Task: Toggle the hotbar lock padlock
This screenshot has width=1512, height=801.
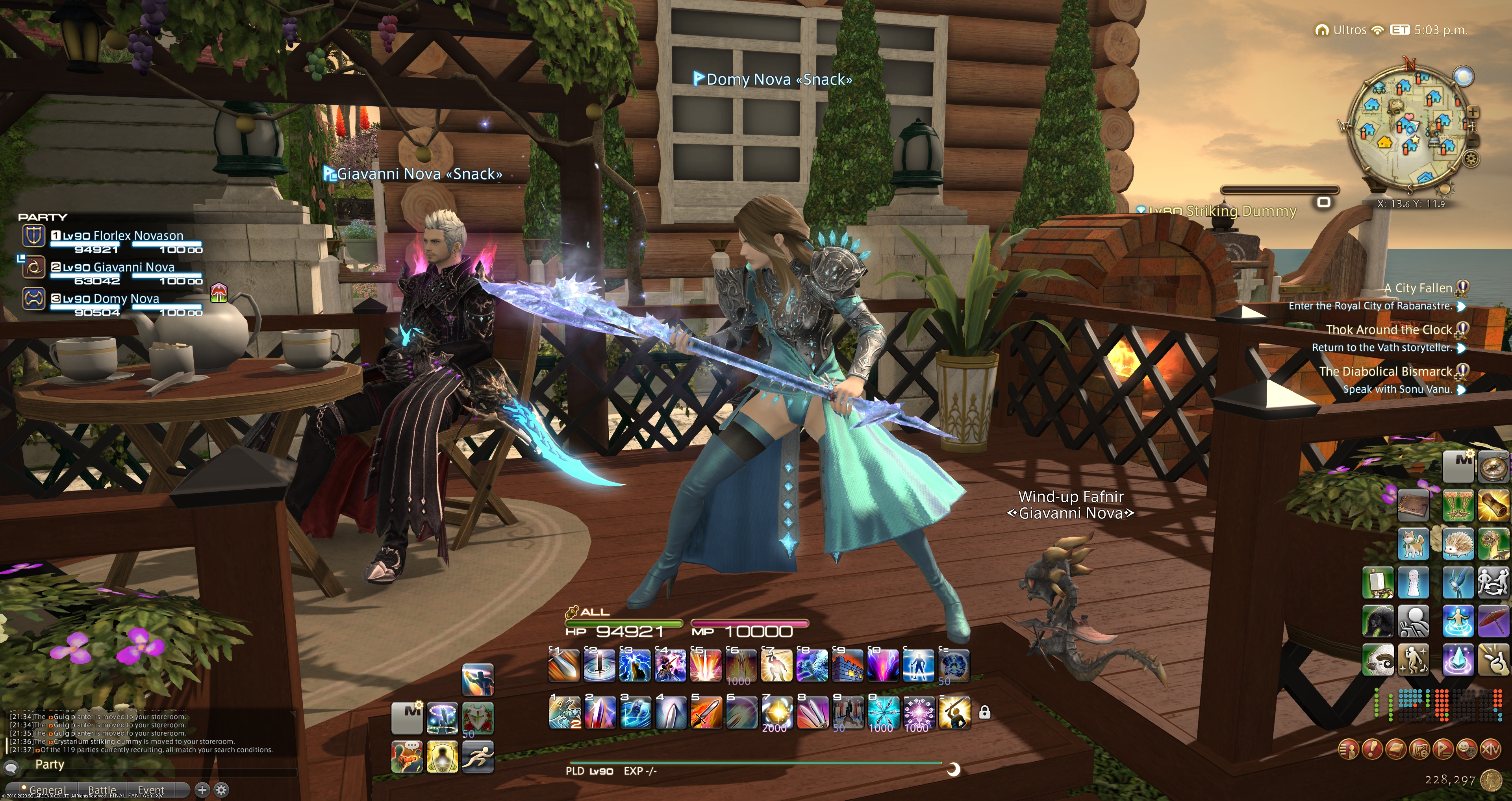Action: click(984, 712)
